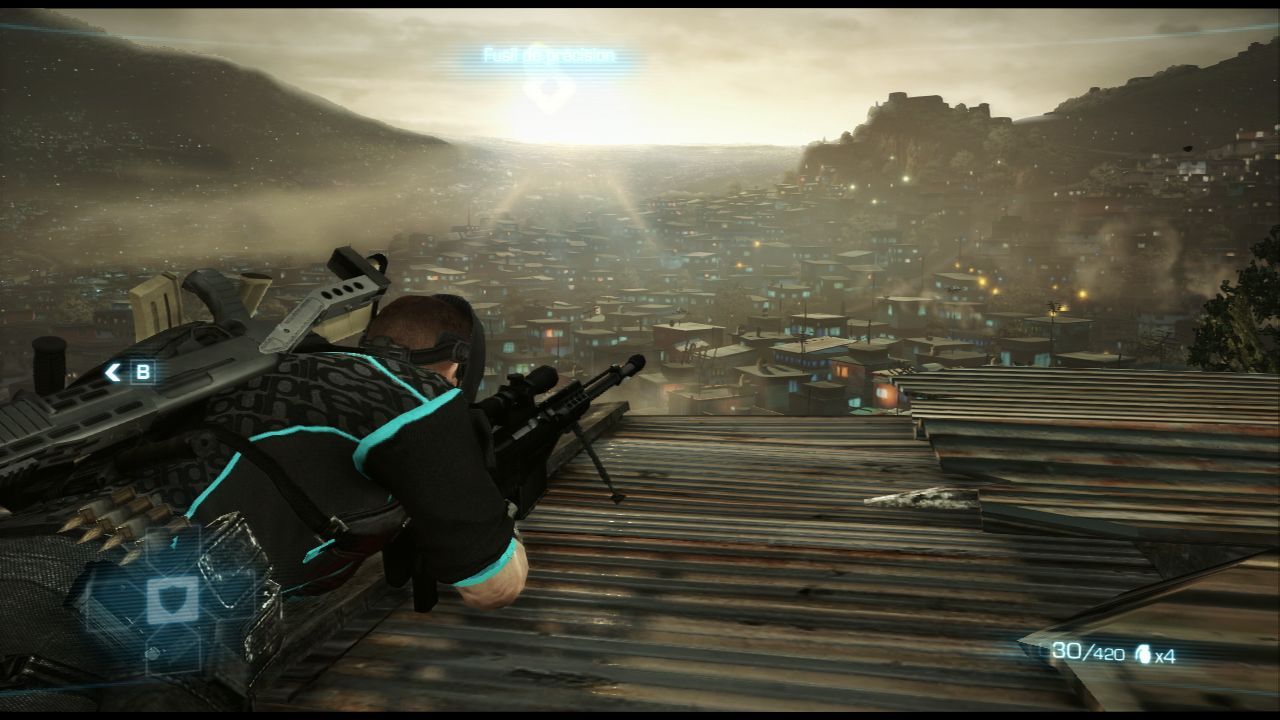Click the grenade icon beside the ammo count
Viewport: 1280px width, 720px height.
coord(1142,655)
